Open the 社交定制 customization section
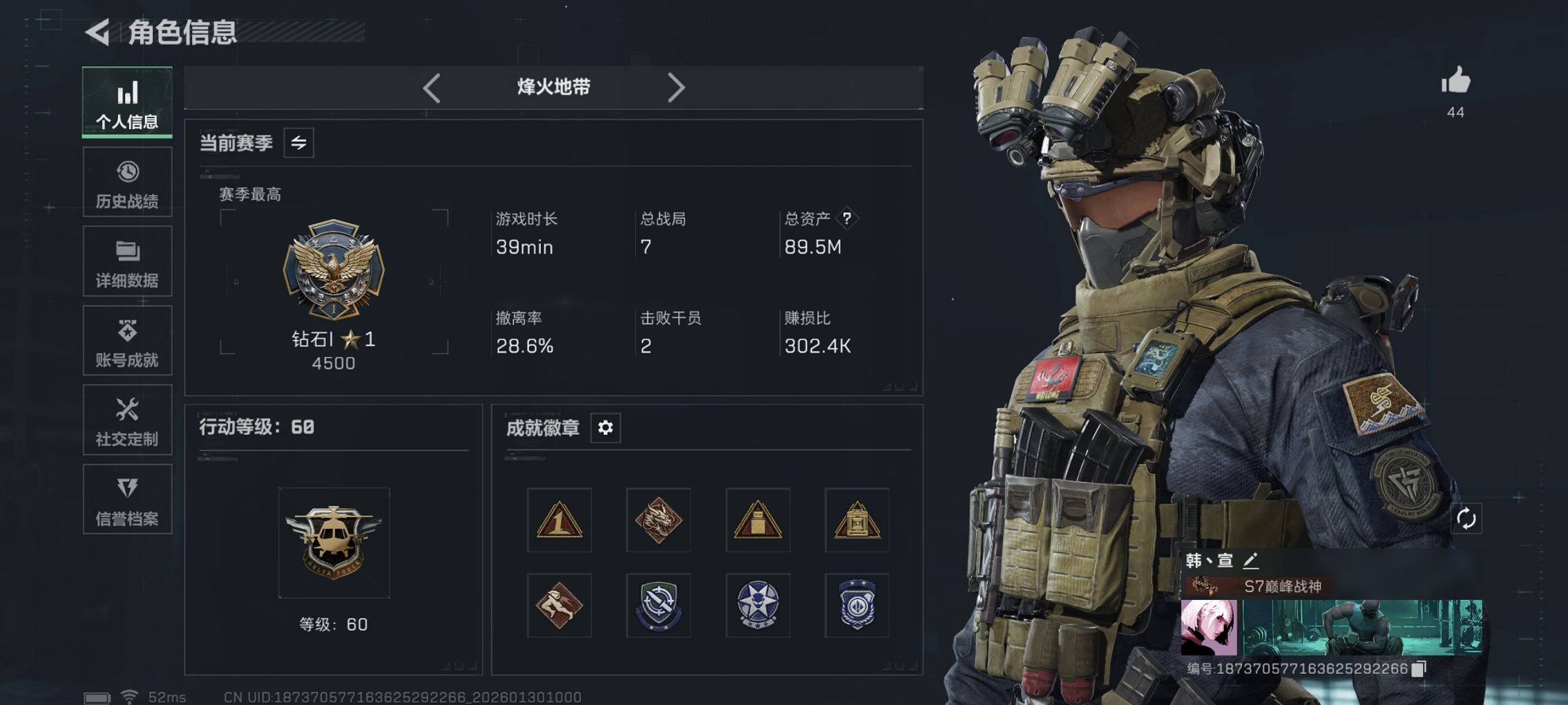 [x=126, y=420]
